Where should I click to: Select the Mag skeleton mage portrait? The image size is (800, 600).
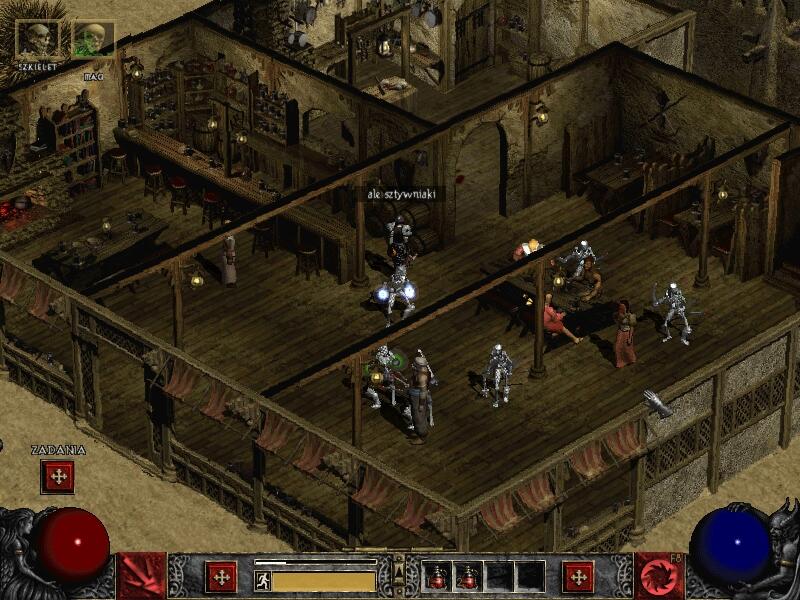[x=92, y=39]
